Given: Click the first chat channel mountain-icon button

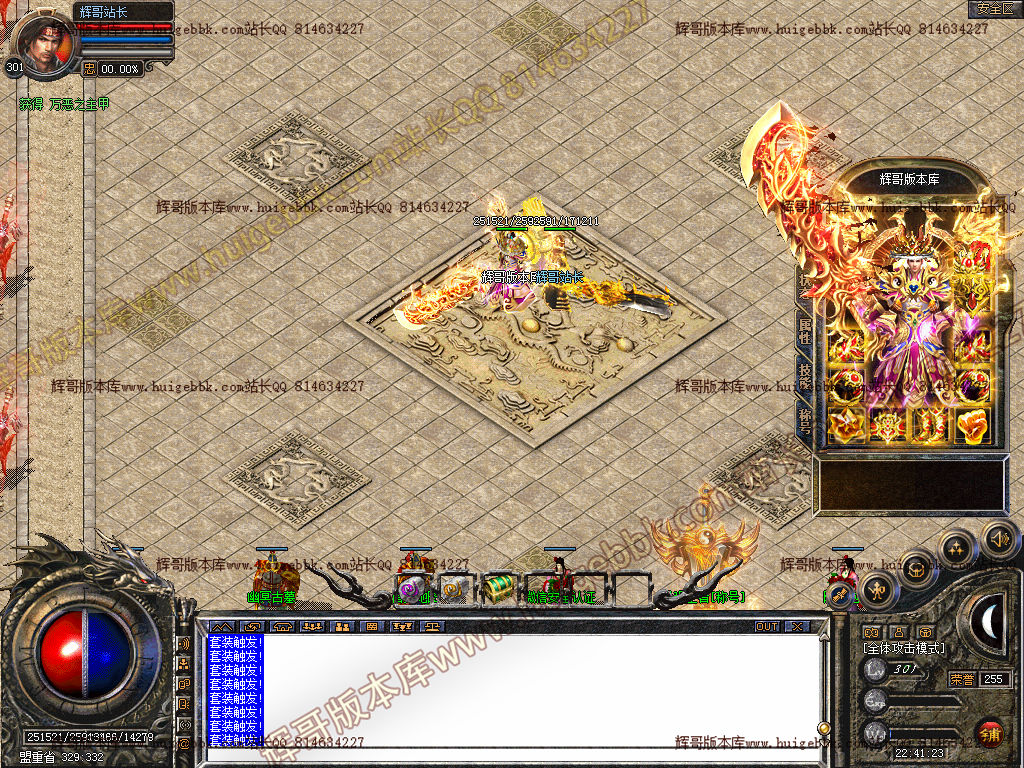Looking at the screenshot, I should point(221,627).
